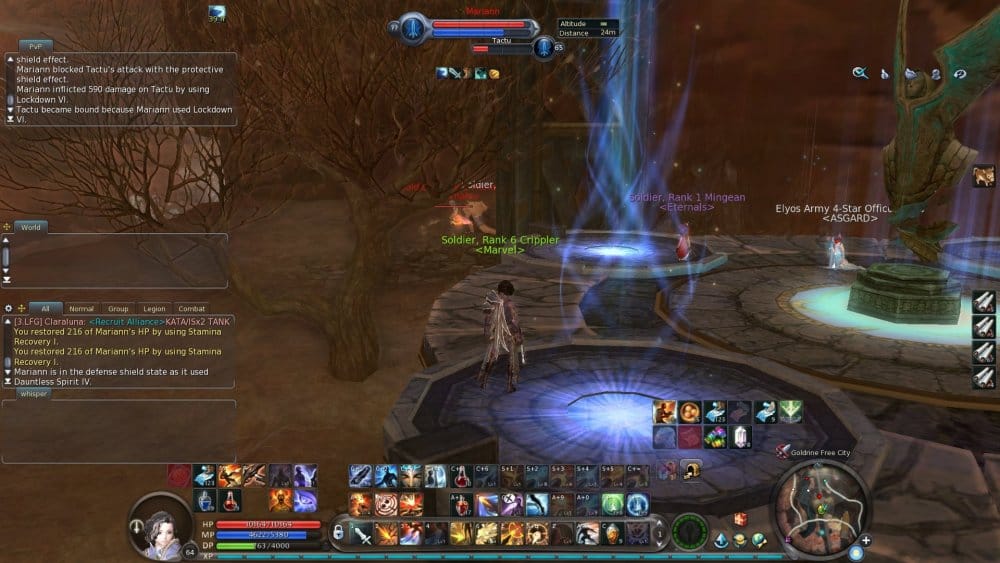Open the PvP log tab

[x=34, y=46]
